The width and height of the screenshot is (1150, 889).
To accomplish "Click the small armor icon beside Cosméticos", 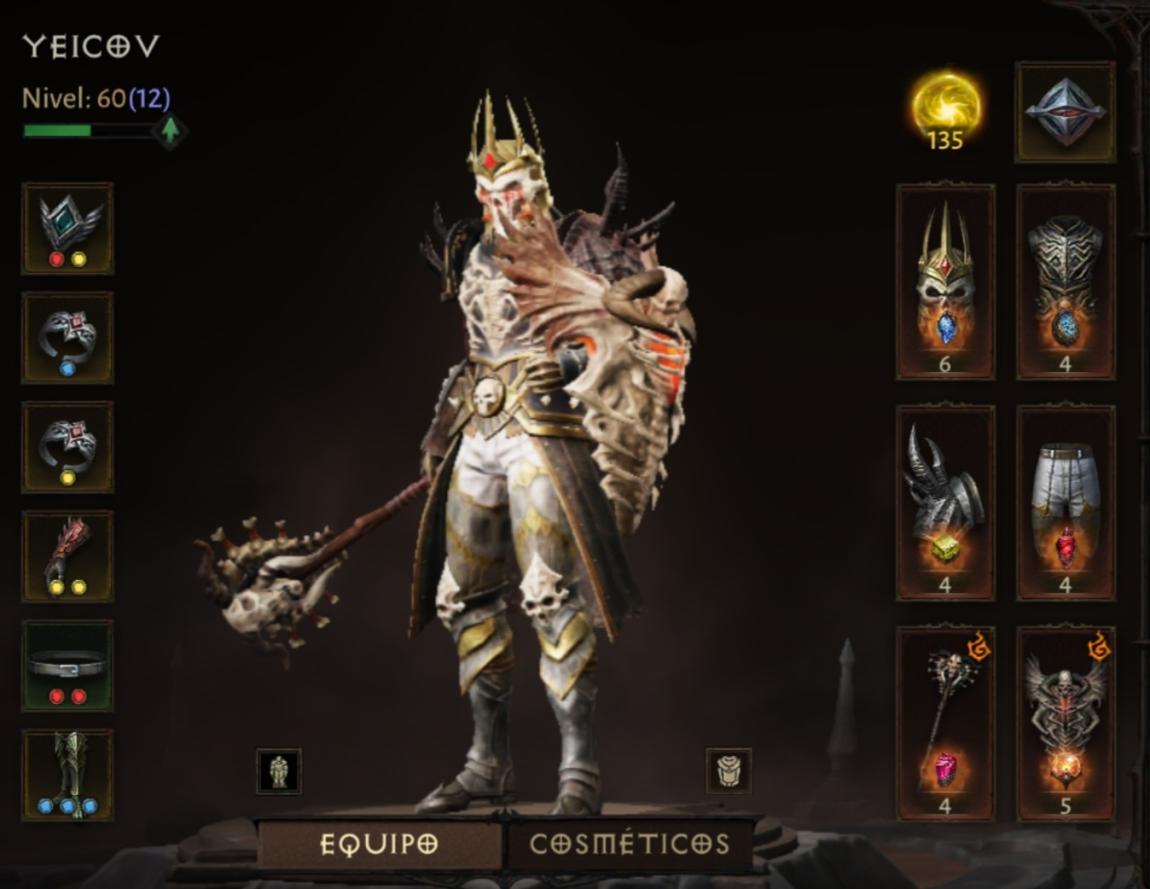I will point(728,771).
